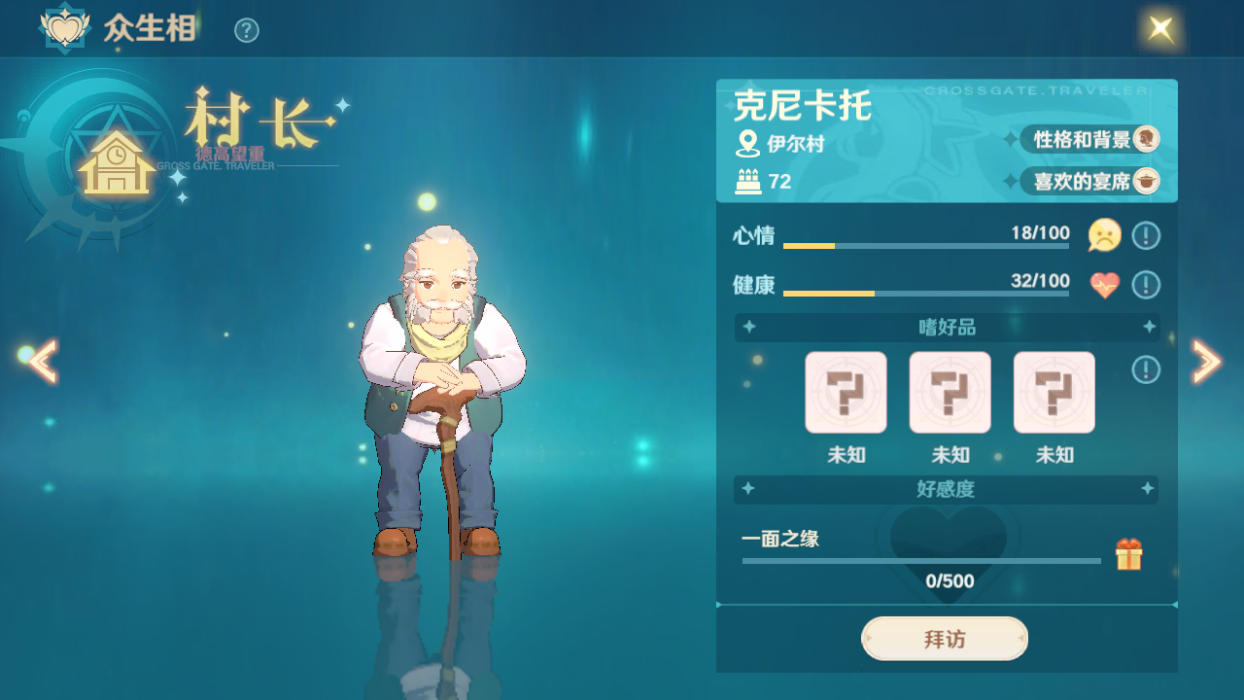
Task: Go to the next character with right arrow
Action: [1206, 361]
